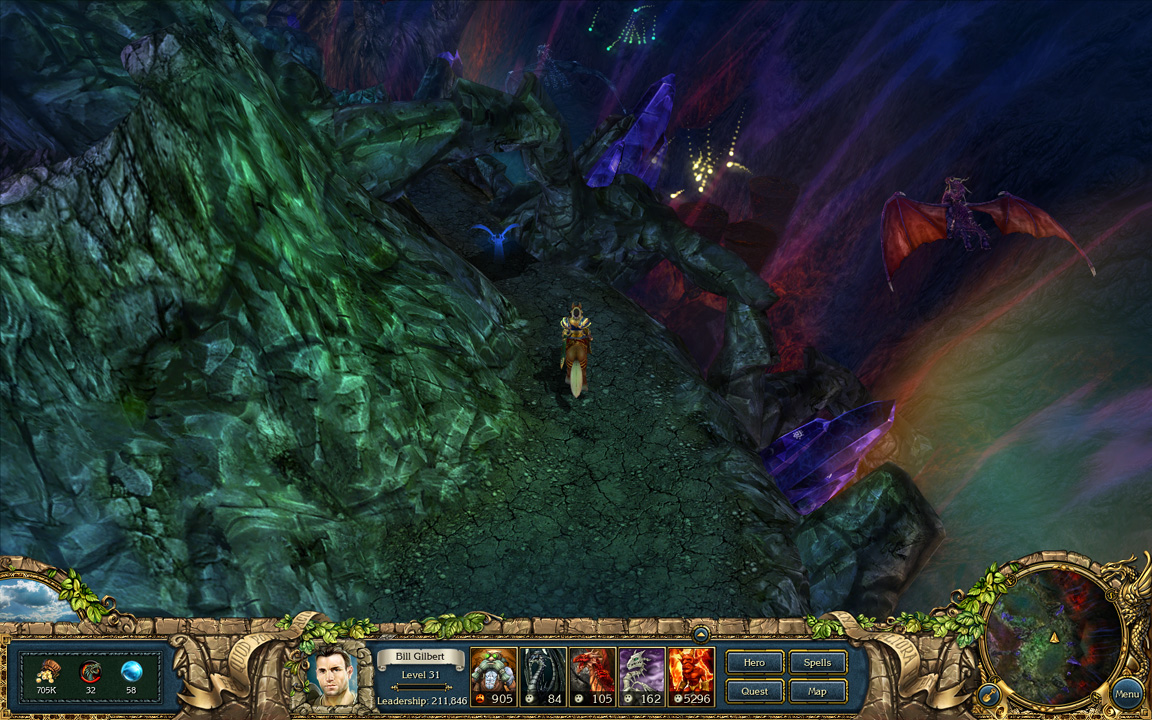Screen dimensions: 1152x720
Task: Open the round Menu button
Action: [x=1127, y=693]
